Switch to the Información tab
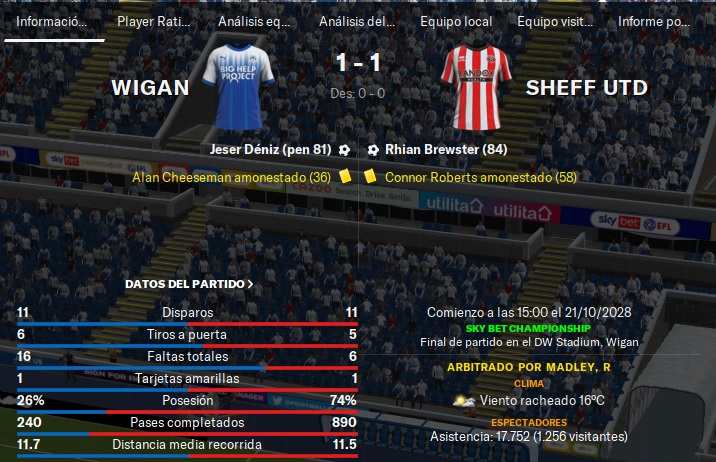This screenshot has height=462, width=716. [x=52, y=21]
